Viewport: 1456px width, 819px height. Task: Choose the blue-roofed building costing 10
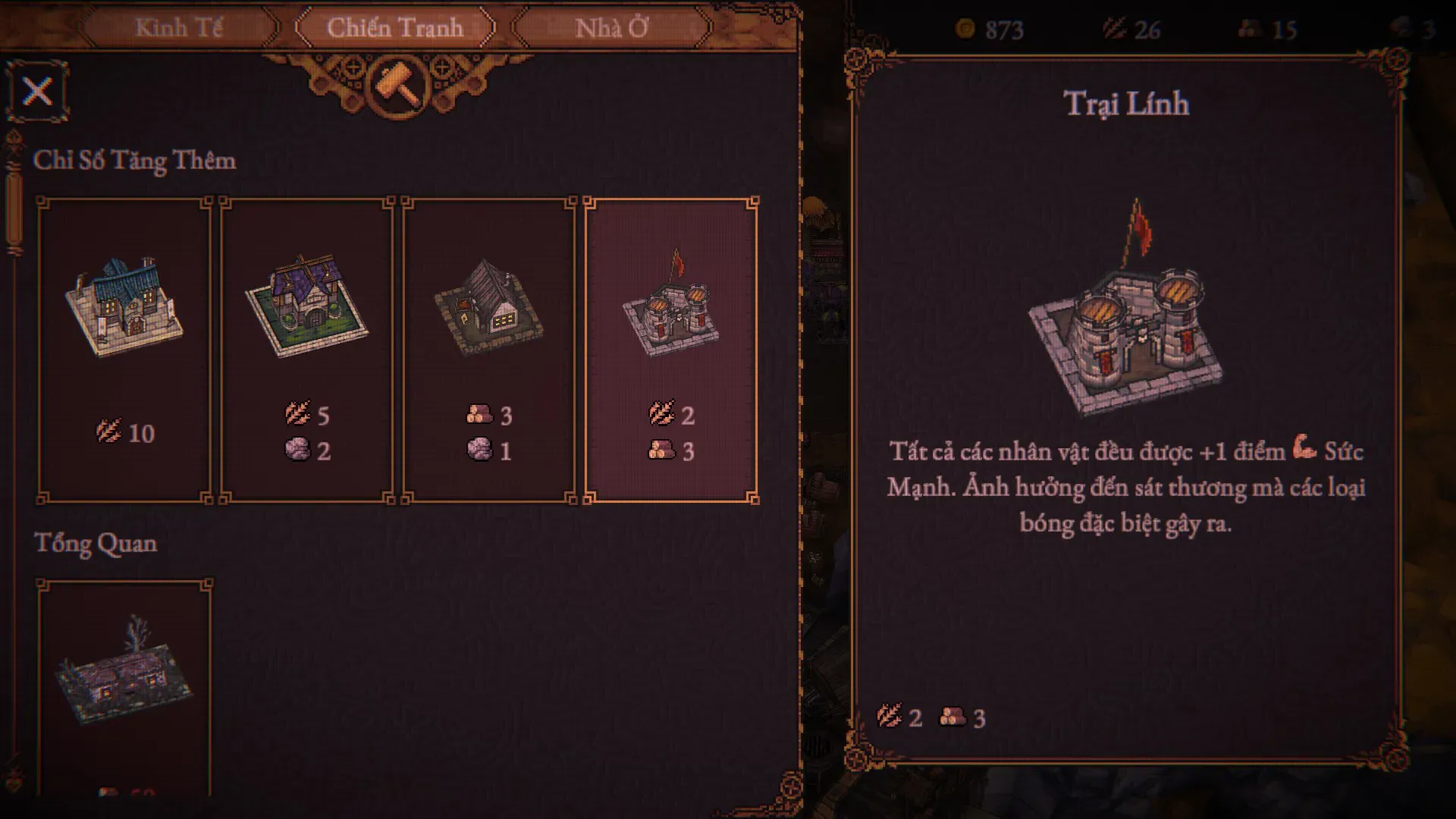pos(124,349)
